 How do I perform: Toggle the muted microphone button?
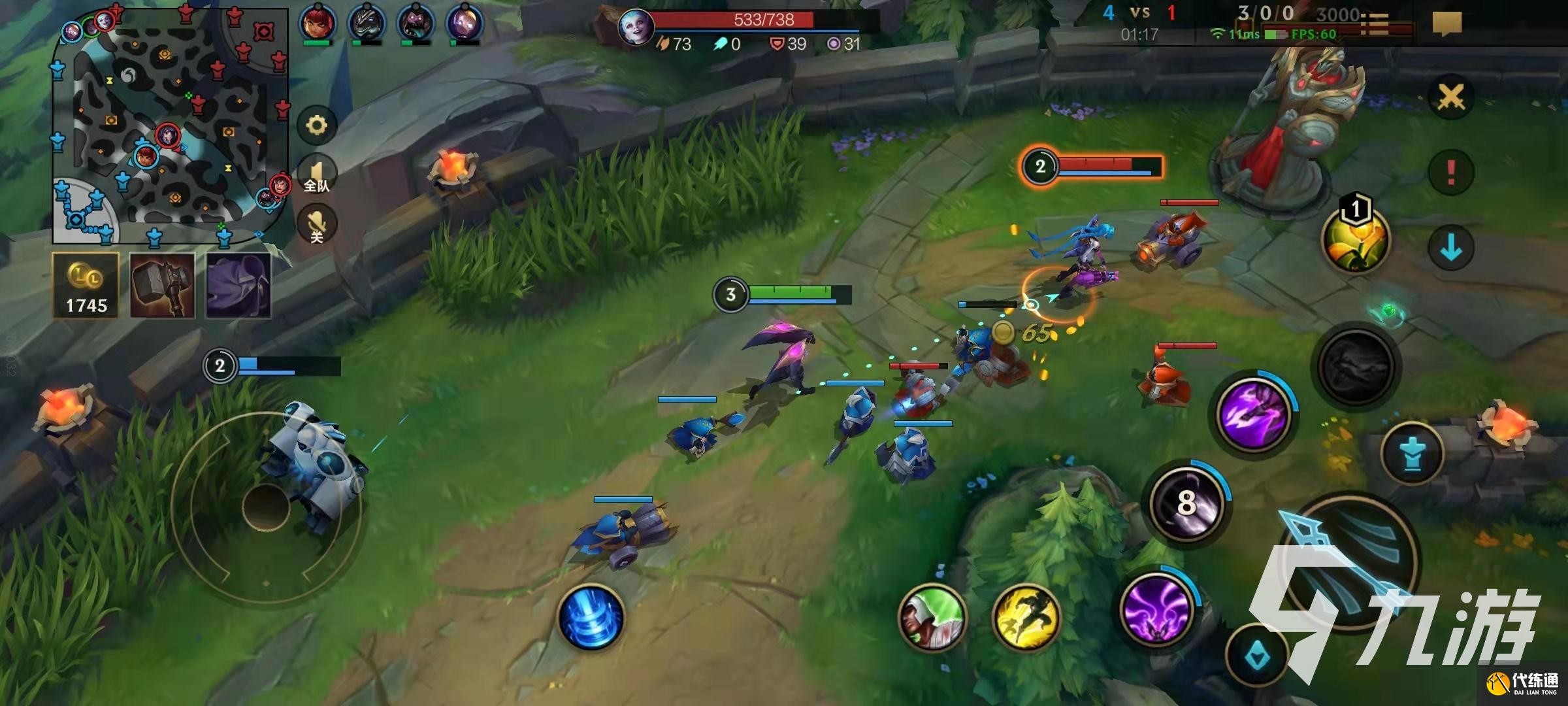click(317, 224)
